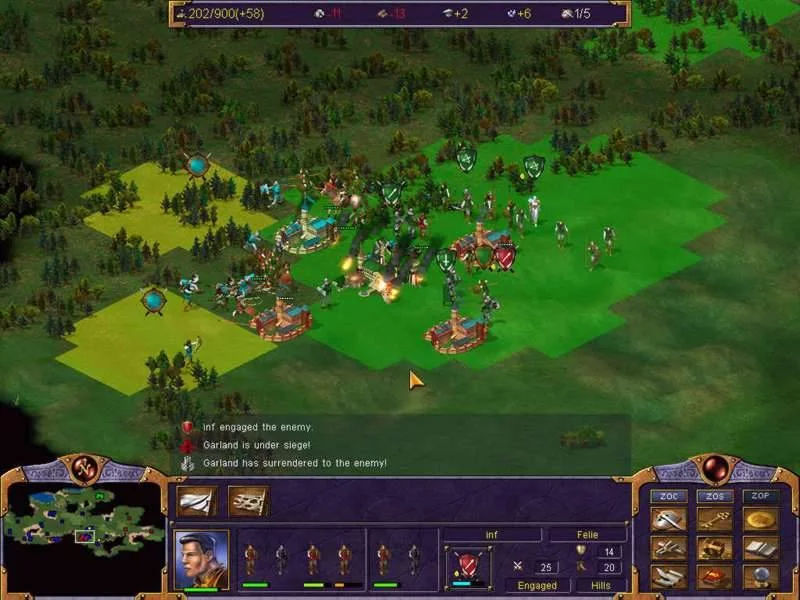Open the crystal ball panel

tap(759, 577)
